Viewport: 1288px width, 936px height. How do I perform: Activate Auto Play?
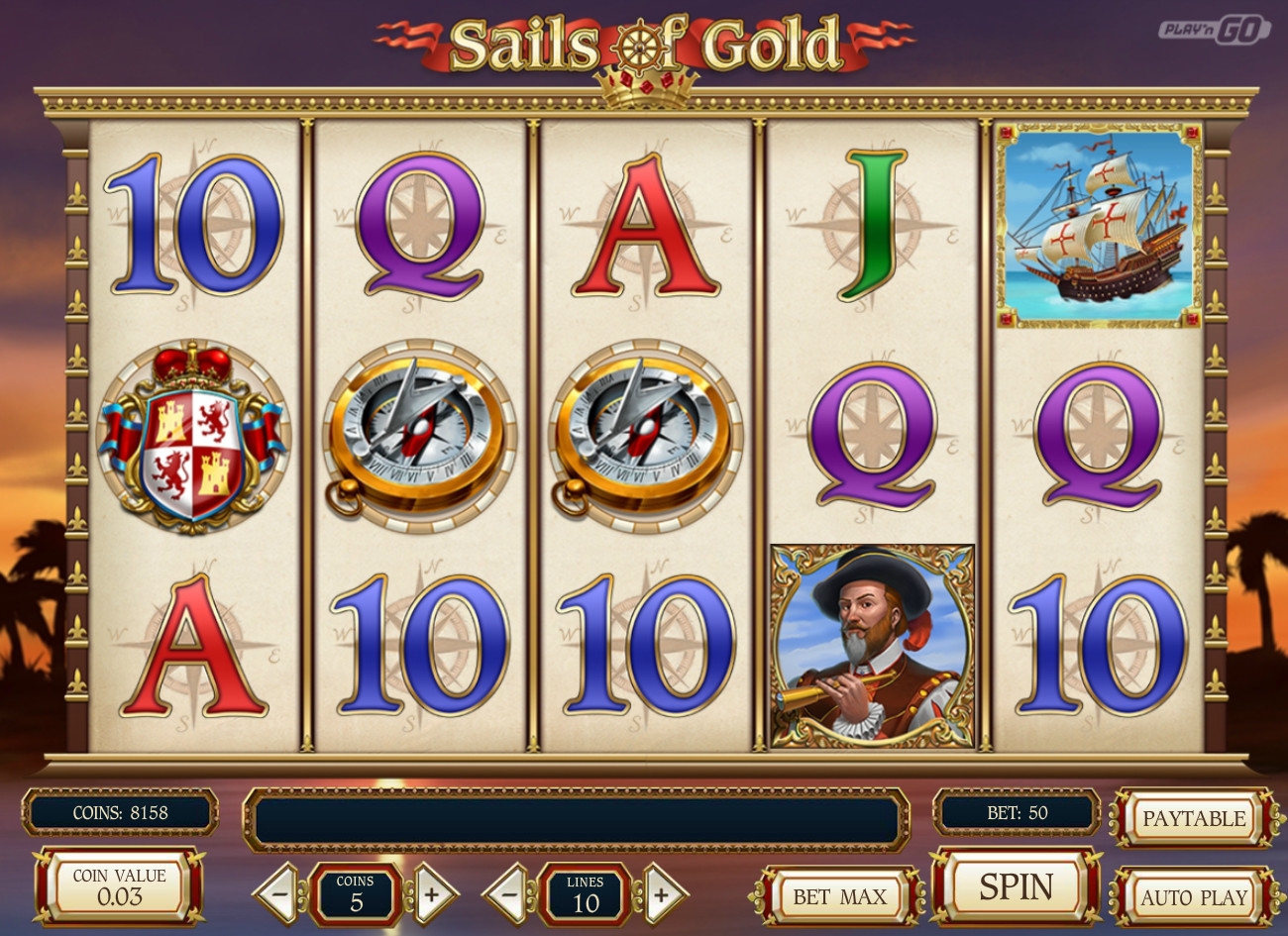pyautogui.click(x=1193, y=897)
